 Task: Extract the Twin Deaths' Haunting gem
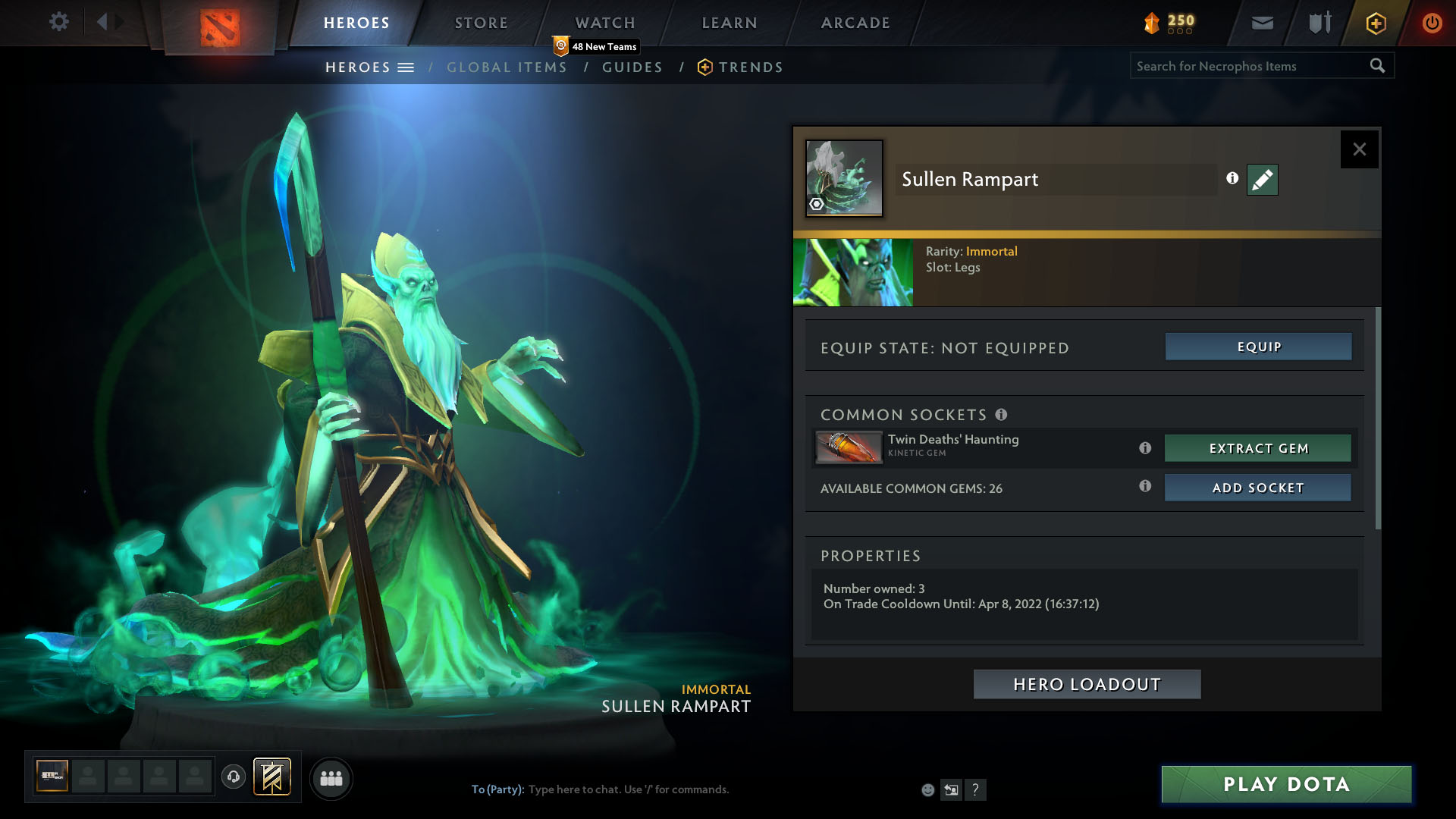pyautogui.click(x=1258, y=448)
